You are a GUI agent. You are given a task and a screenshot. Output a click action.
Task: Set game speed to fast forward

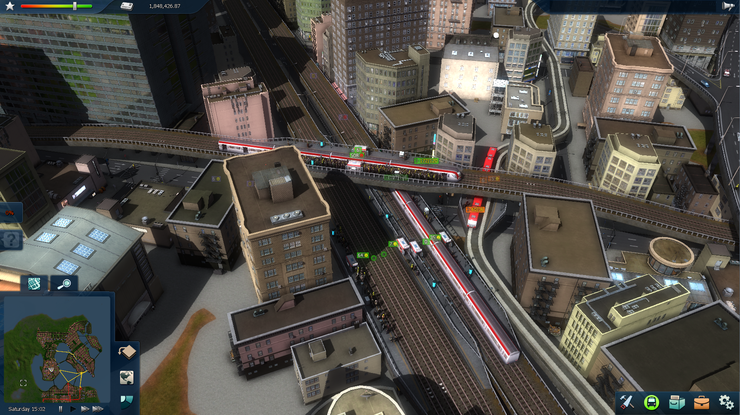tap(85, 408)
